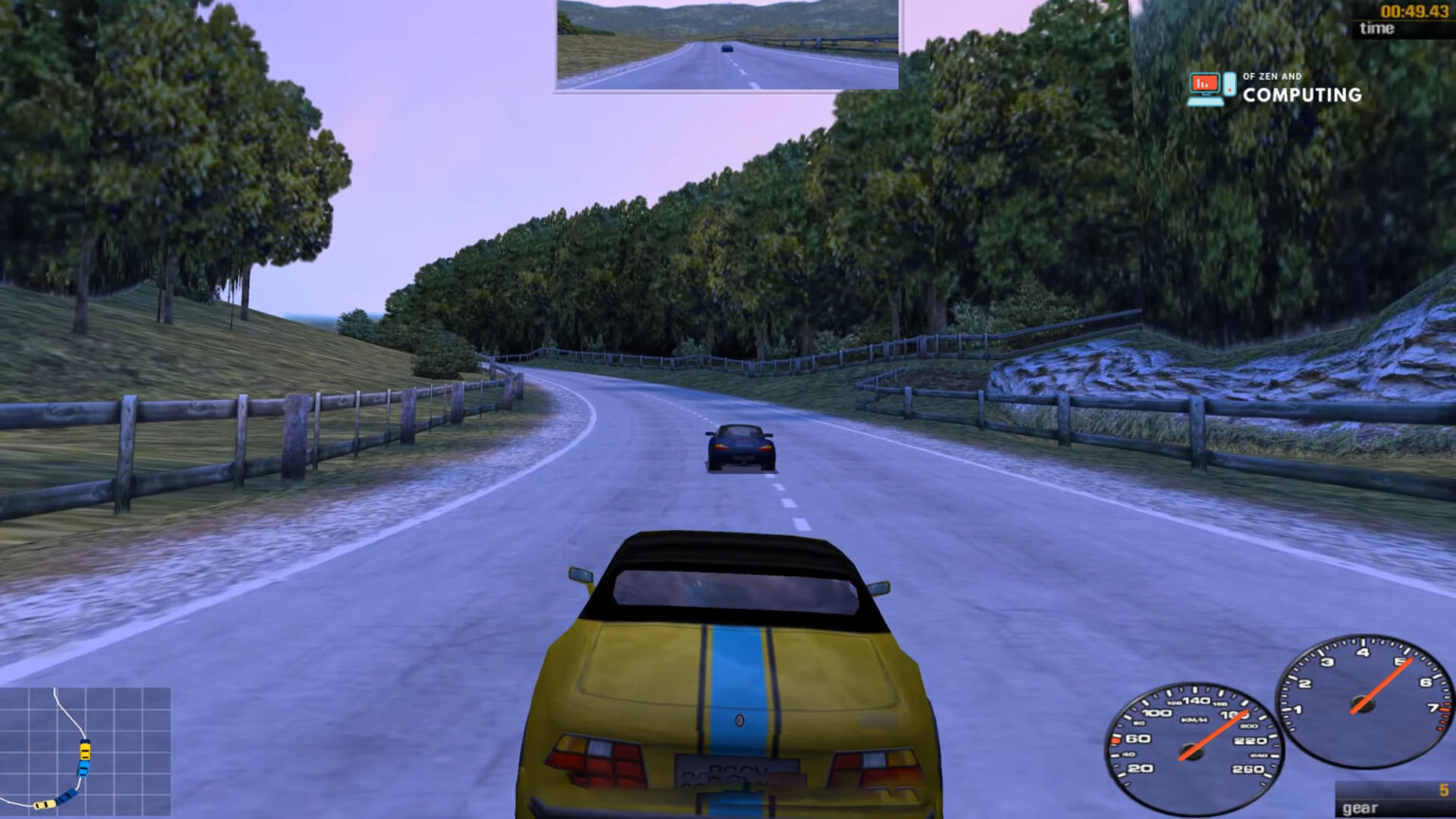Screen dimensions: 1456x819
Task: Click the blue opponent car ahead on the road
Action: (741, 446)
